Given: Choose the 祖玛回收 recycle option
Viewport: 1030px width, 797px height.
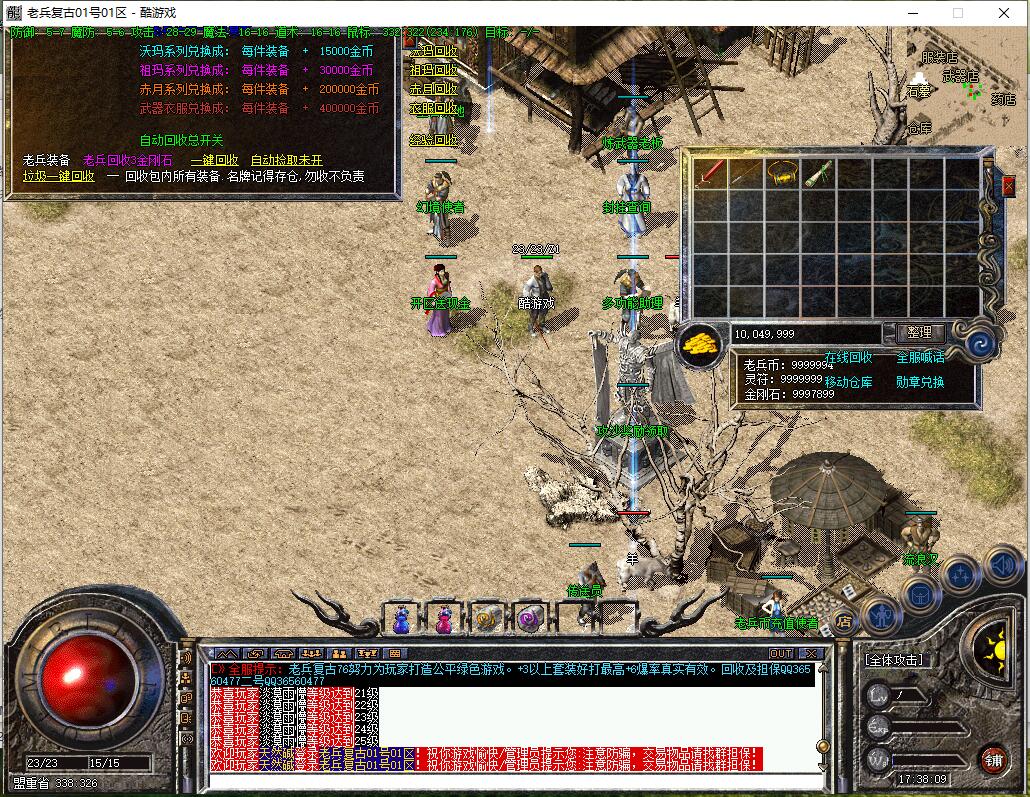Looking at the screenshot, I should tap(433, 70).
